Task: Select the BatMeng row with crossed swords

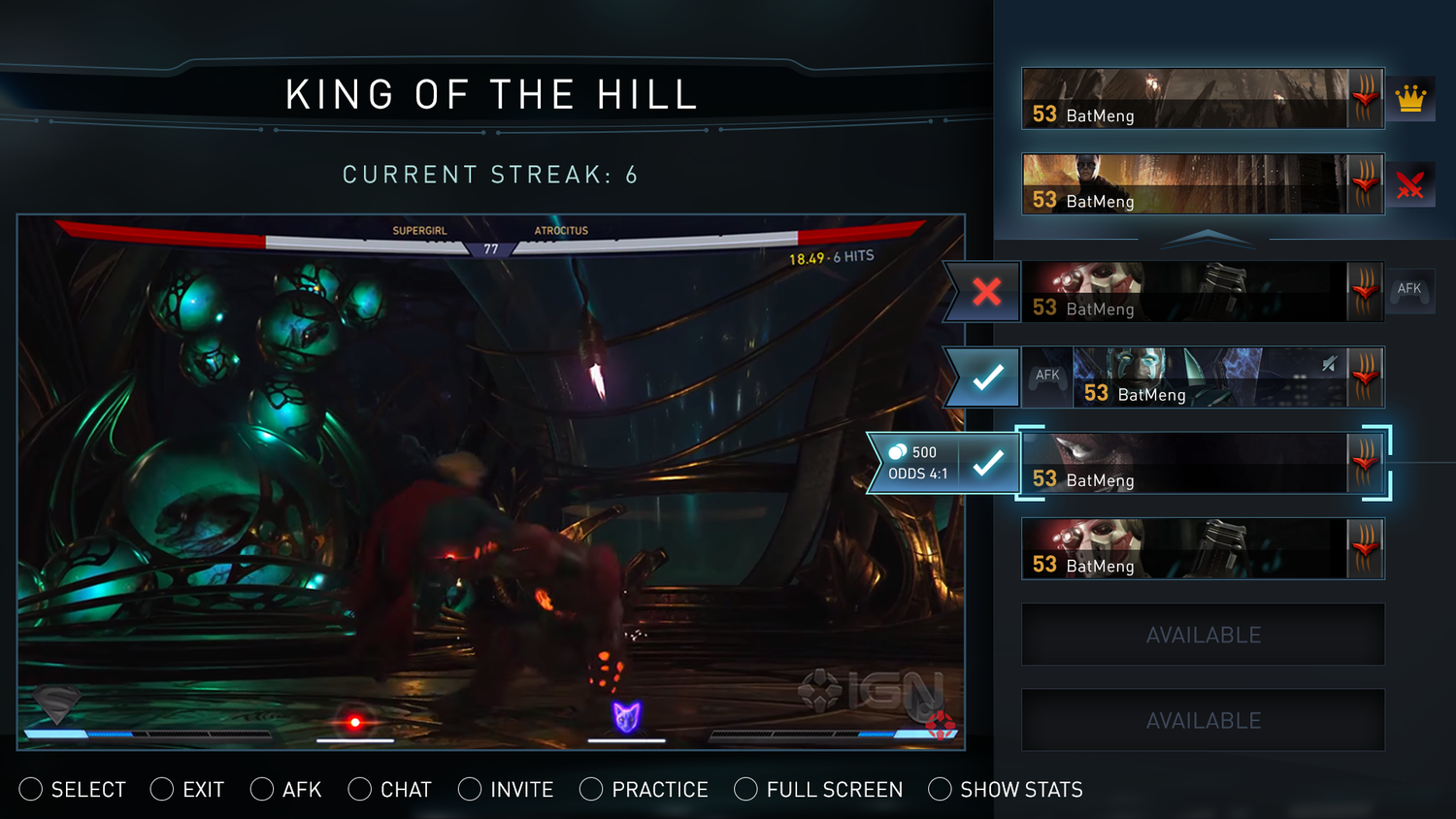Action: pos(1202,184)
